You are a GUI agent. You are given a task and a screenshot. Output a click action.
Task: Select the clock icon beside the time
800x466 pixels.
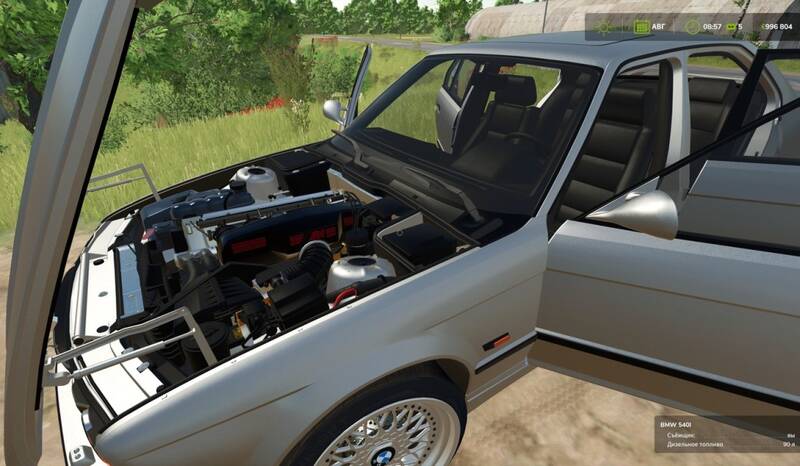[x=692, y=27]
